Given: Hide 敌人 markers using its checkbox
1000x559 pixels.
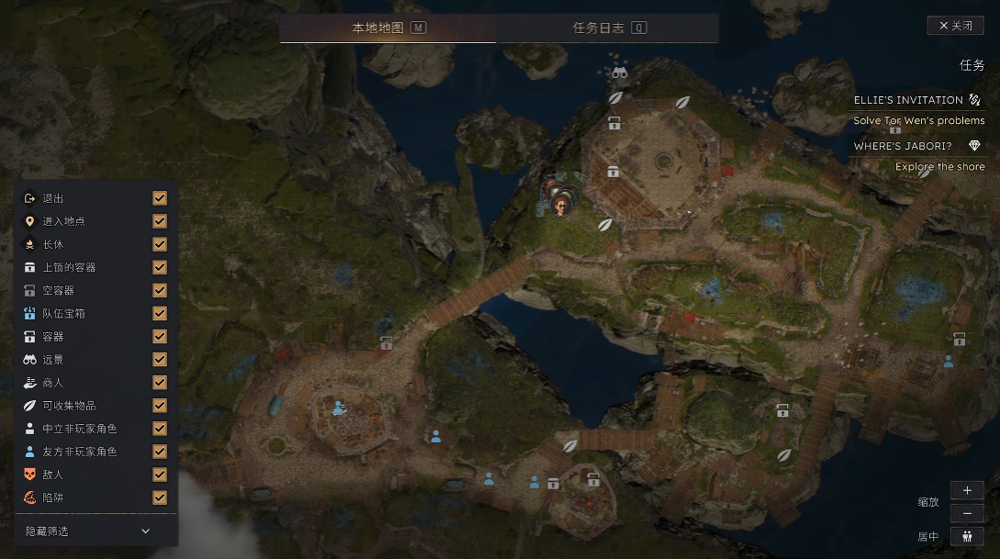Looking at the screenshot, I should pyautogui.click(x=160, y=474).
